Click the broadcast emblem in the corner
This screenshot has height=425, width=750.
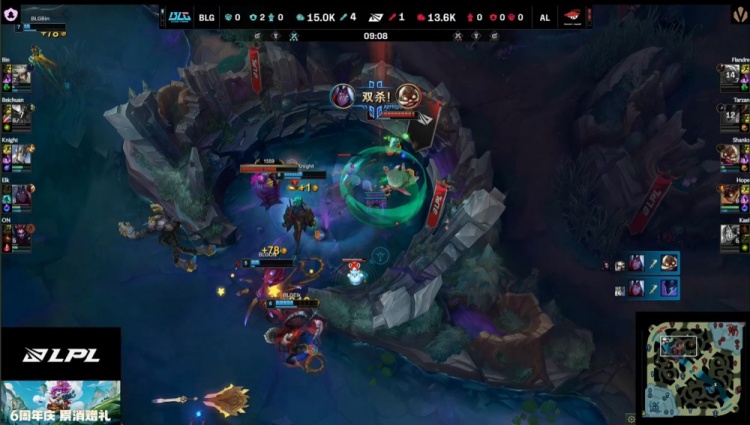(738, 14)
